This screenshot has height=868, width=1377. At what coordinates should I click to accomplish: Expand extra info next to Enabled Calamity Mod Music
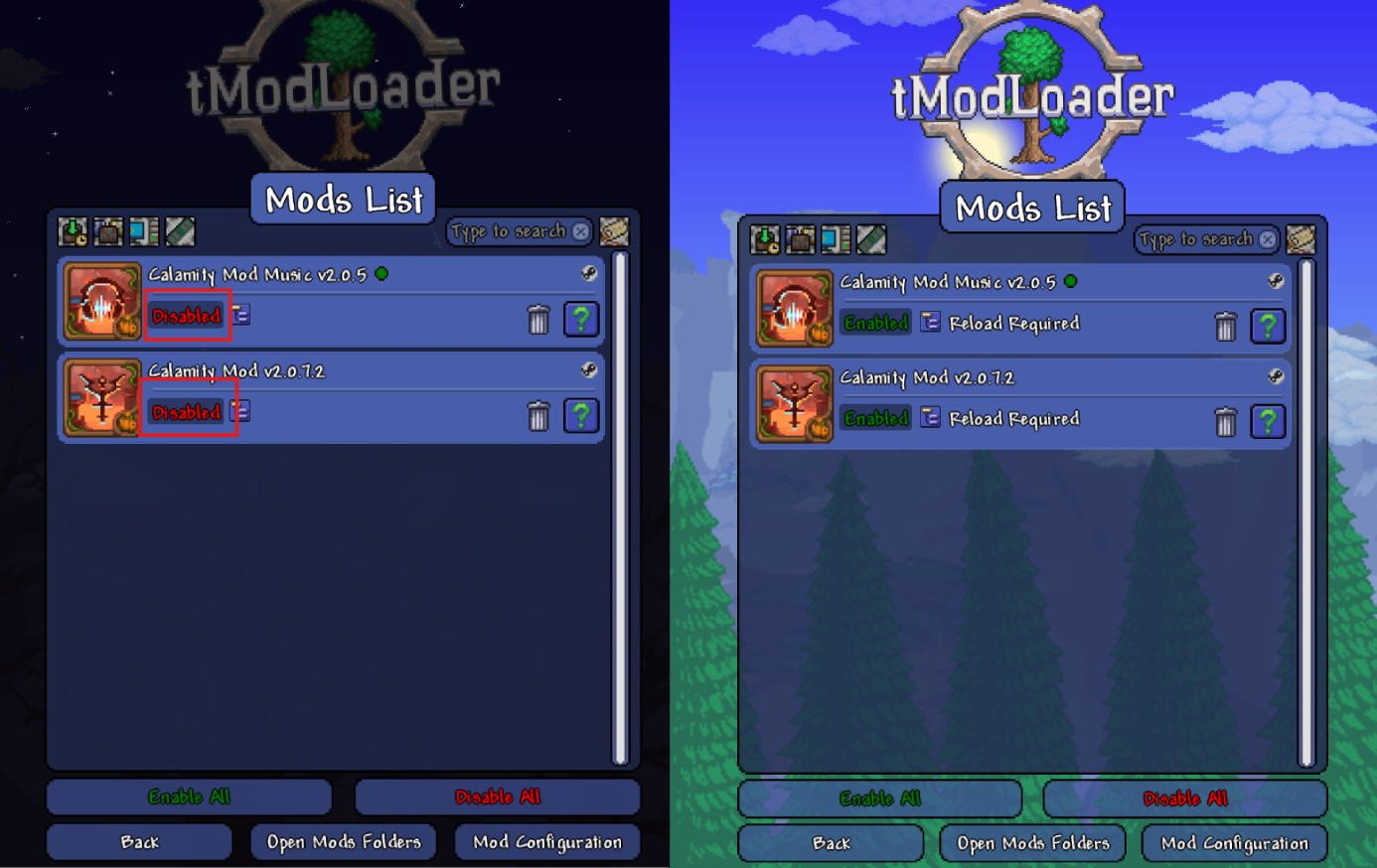pos(929,323)
